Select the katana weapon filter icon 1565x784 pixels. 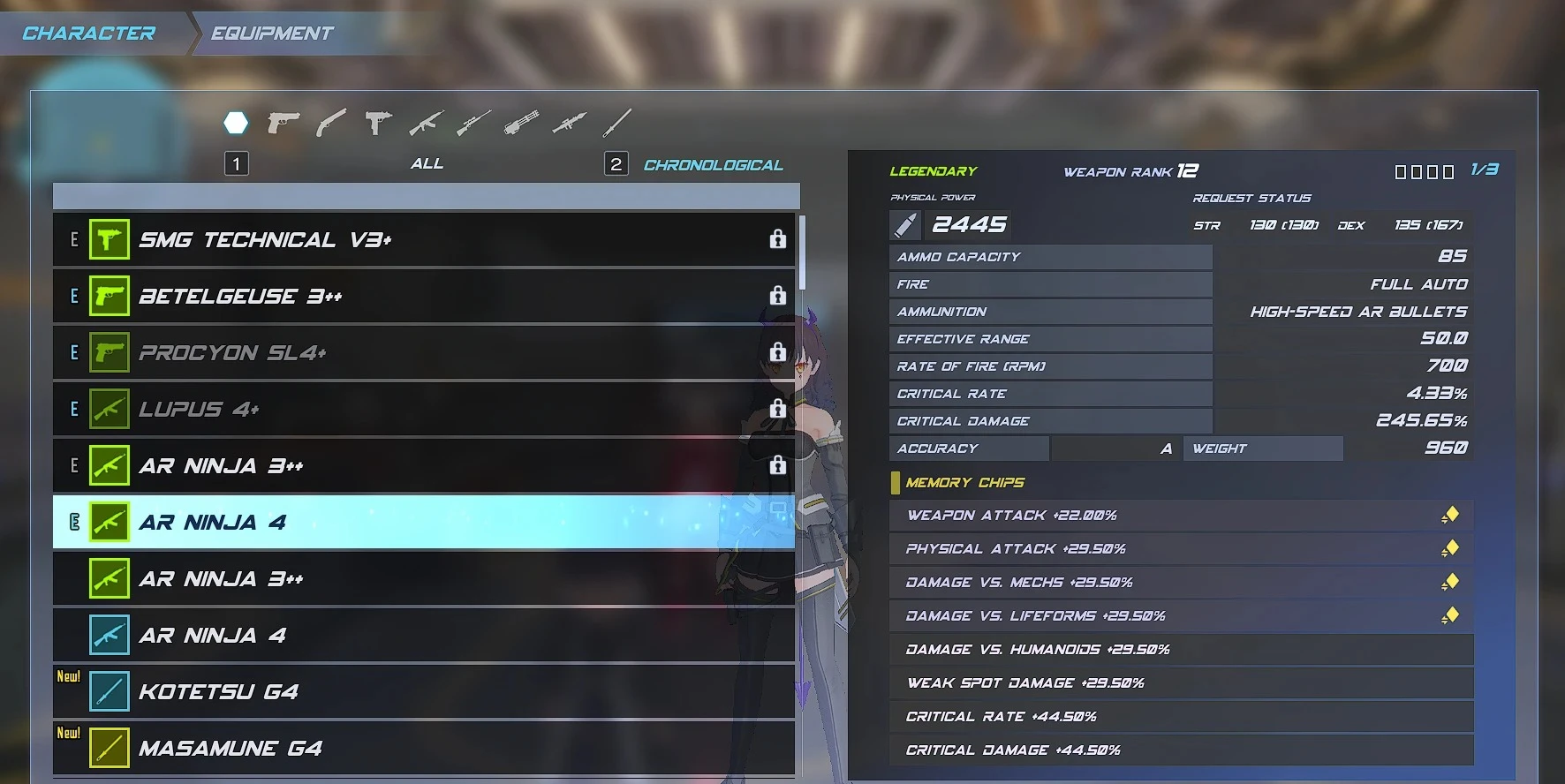tap(618, 121)
